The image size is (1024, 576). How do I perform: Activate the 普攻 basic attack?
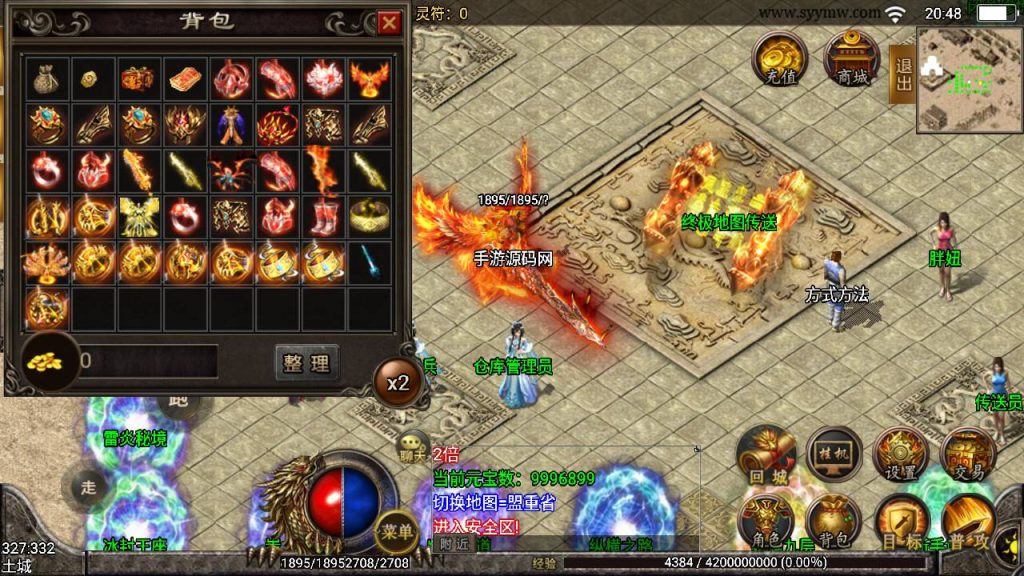tap(968, 524)
